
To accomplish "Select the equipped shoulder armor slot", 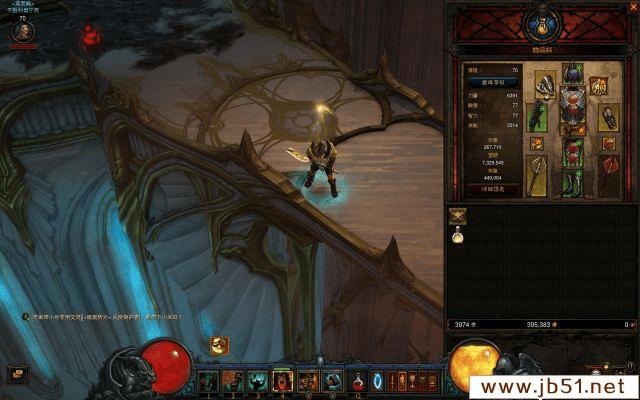I will tap(545, 86).
